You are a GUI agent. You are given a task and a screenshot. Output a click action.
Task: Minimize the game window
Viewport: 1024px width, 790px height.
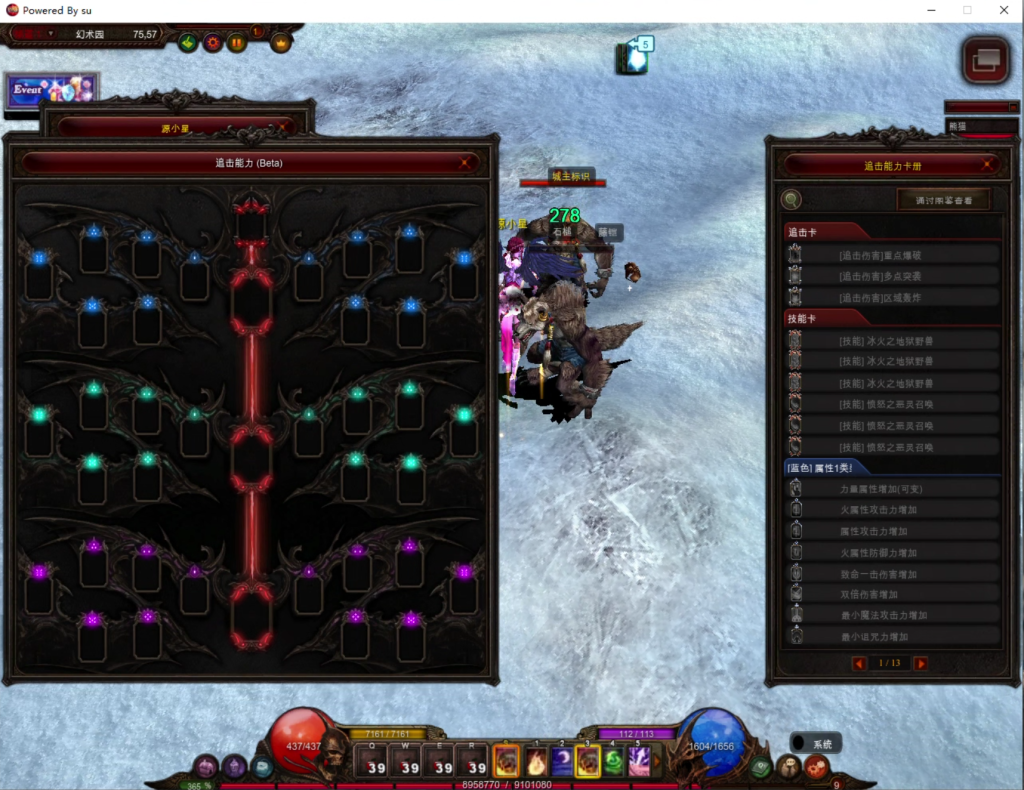tap(931, 10)
